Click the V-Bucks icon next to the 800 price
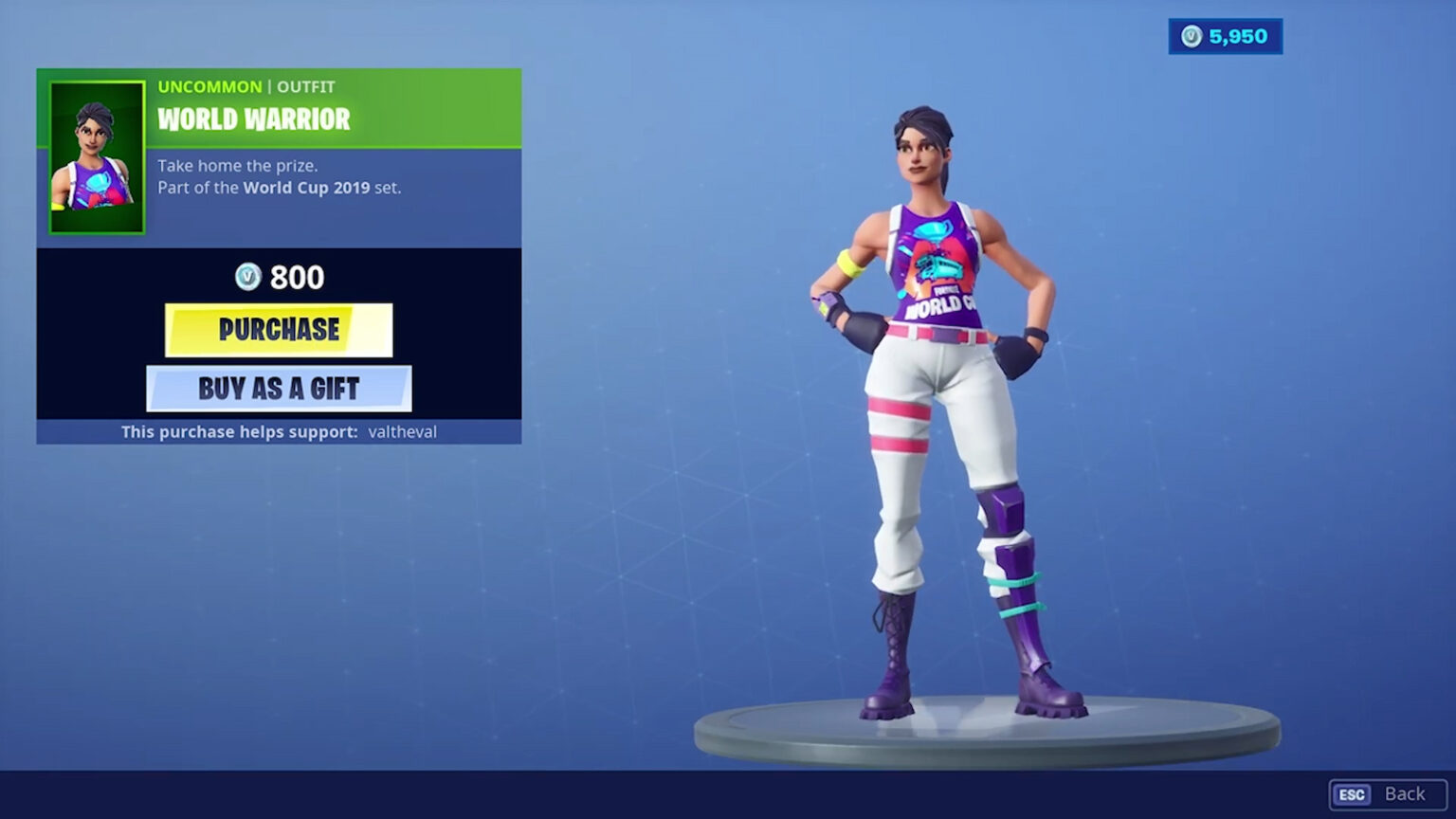 pyautogui.click(x=249, y=277)
